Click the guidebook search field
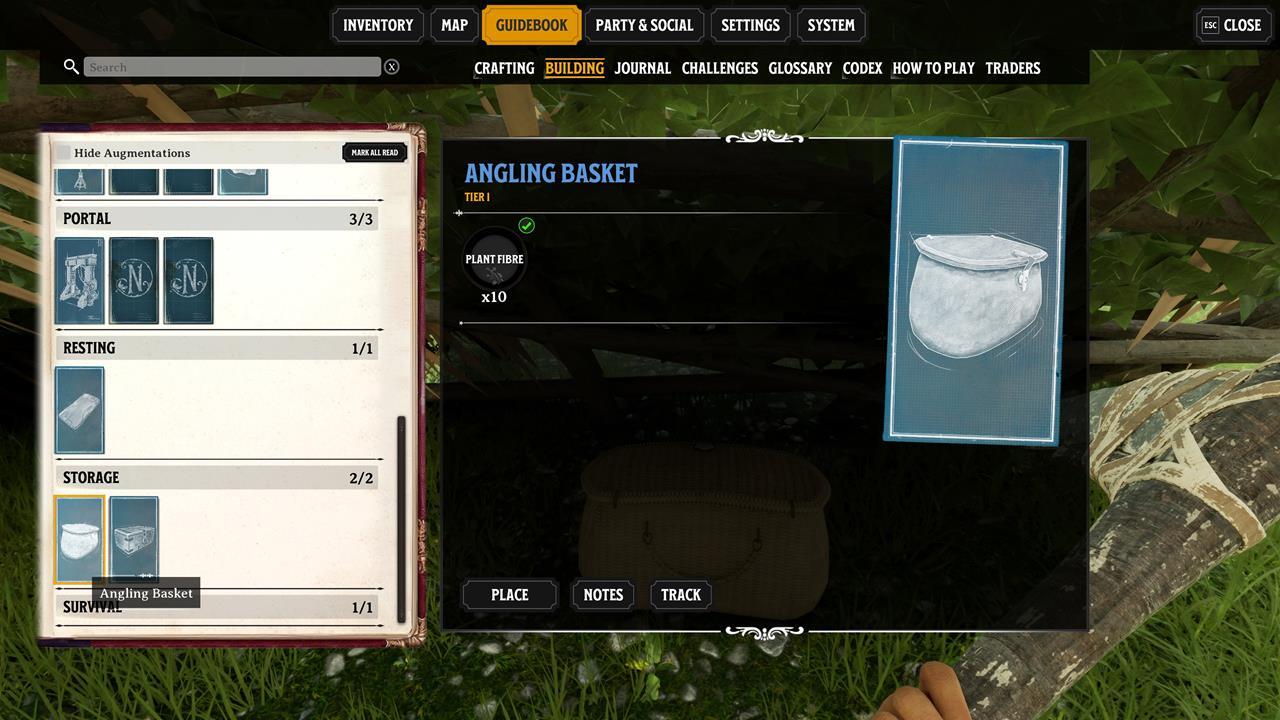1280x720 pixels. [x=232, y=67]
